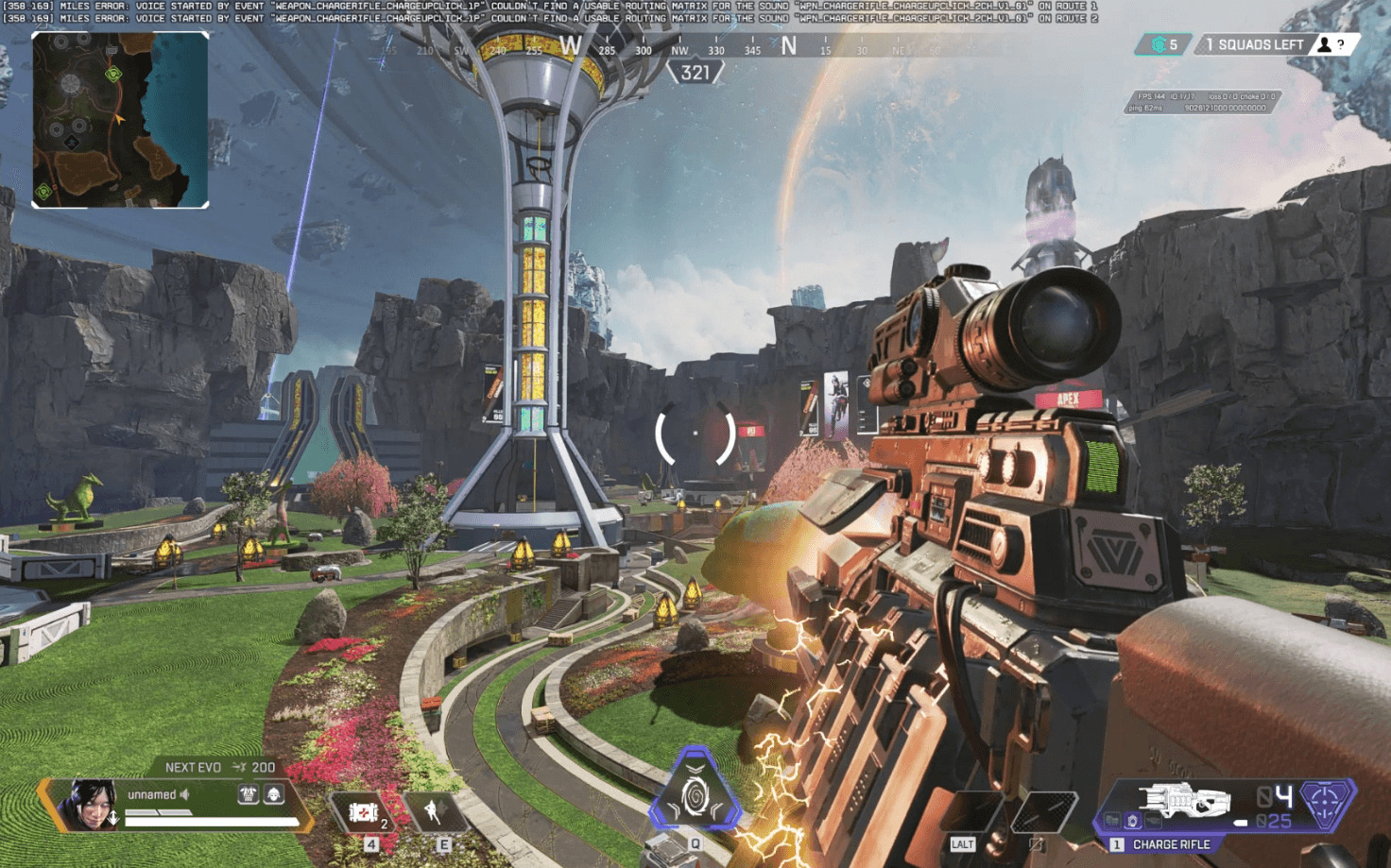Viewport: 1391px width, 868px height.
Task: Open the minimap in the corner
Action: 120,120
